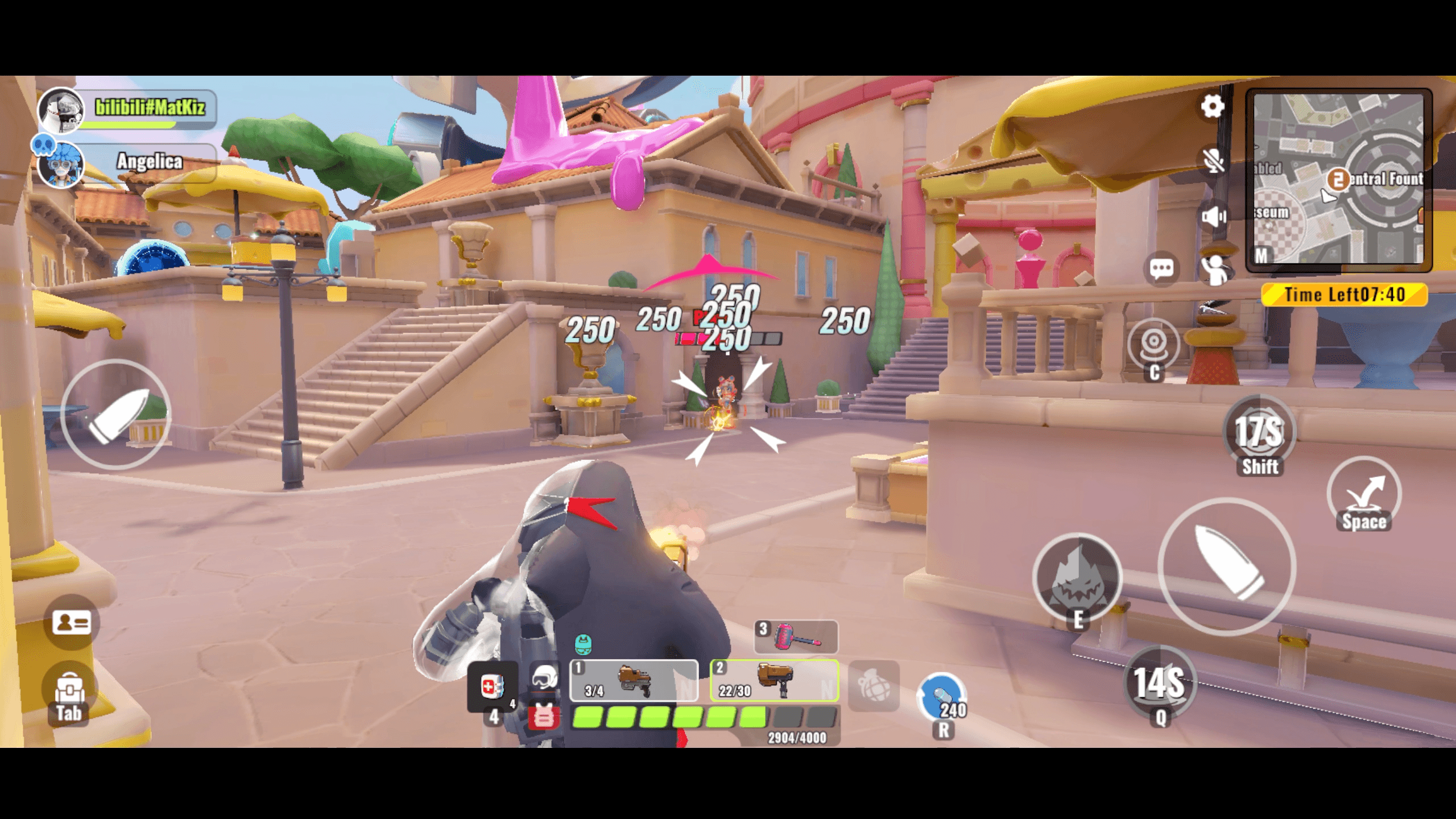1456x819 pixels.
Task: Reload using the blue ammo button
Action: pyautogui.click(x=941, y=698)
